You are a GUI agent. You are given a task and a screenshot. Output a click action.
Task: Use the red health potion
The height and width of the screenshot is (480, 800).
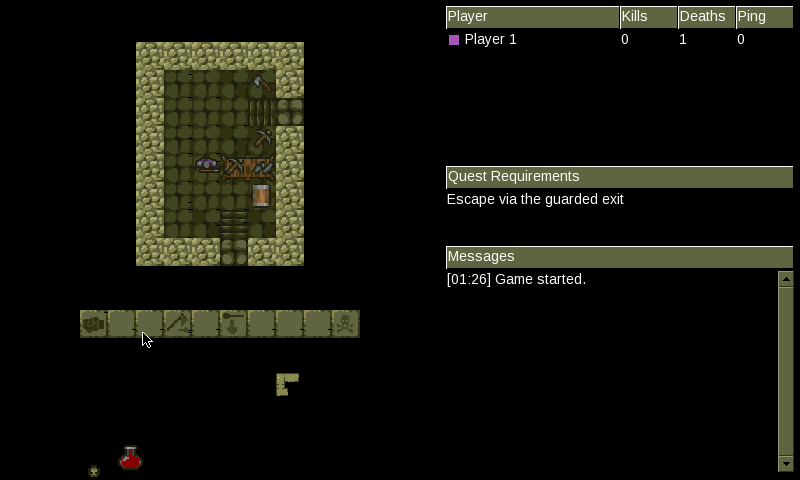(x=130, y=459)
